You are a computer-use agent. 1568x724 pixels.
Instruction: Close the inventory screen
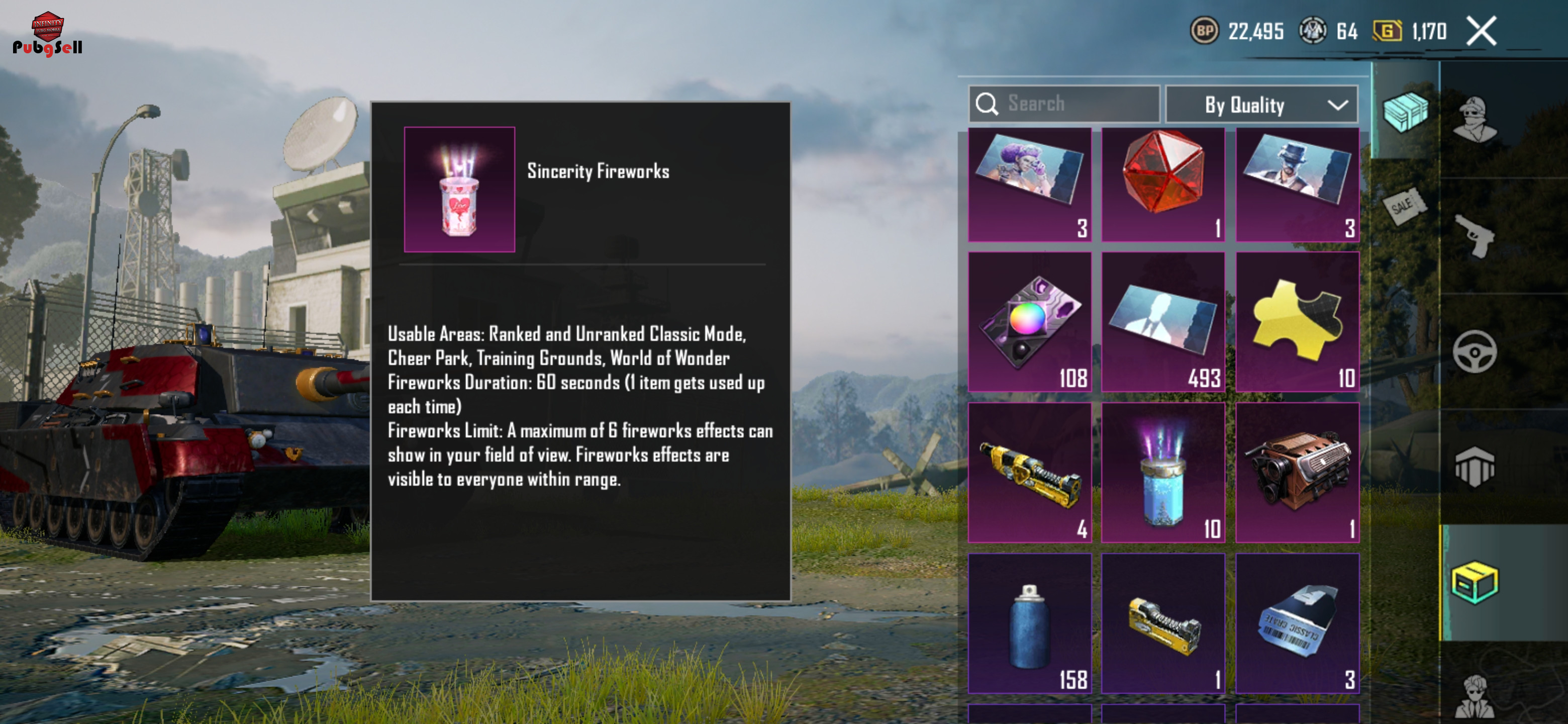tap(1481, 31)
